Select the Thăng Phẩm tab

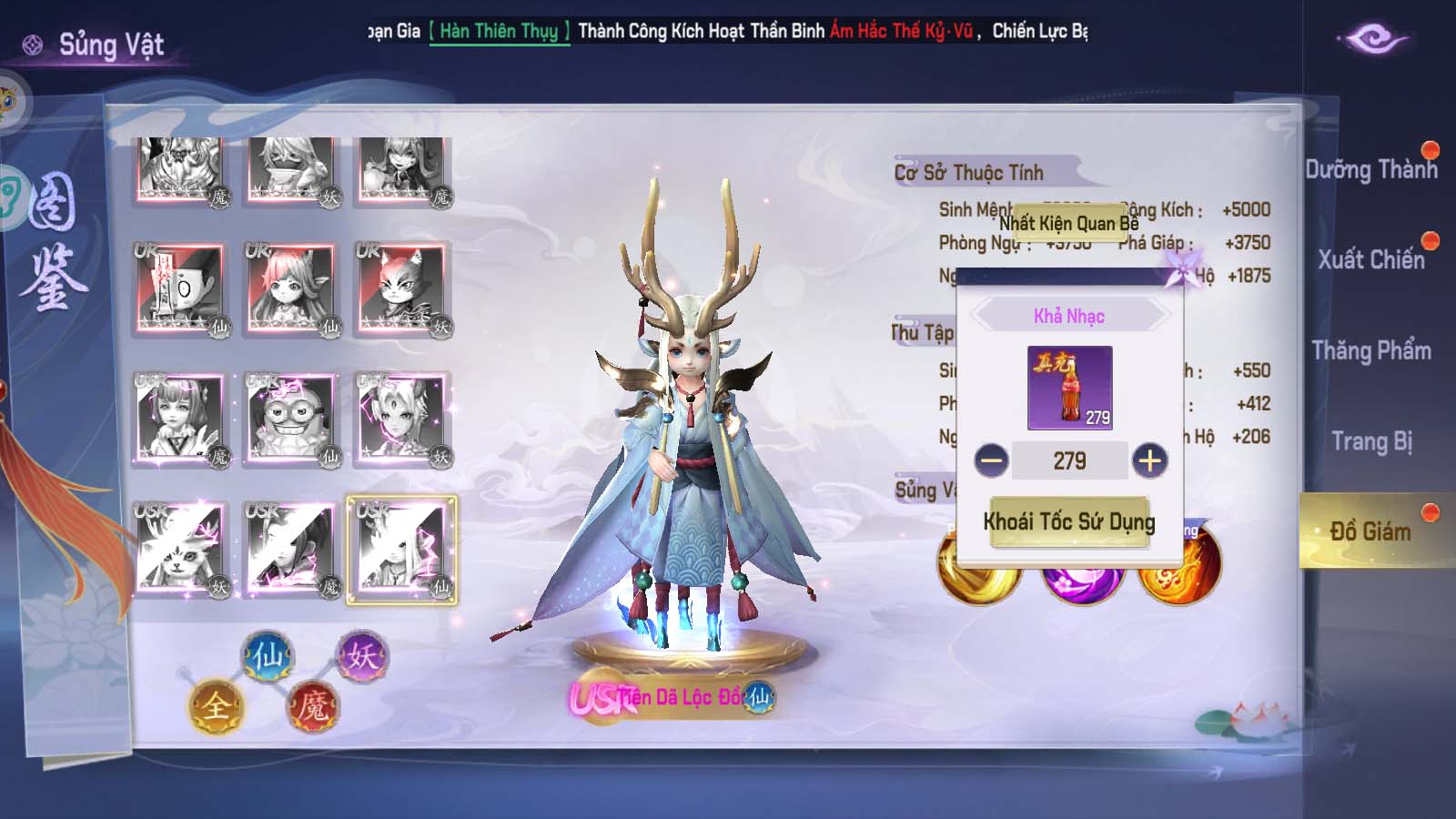[x=1370, y=350]
